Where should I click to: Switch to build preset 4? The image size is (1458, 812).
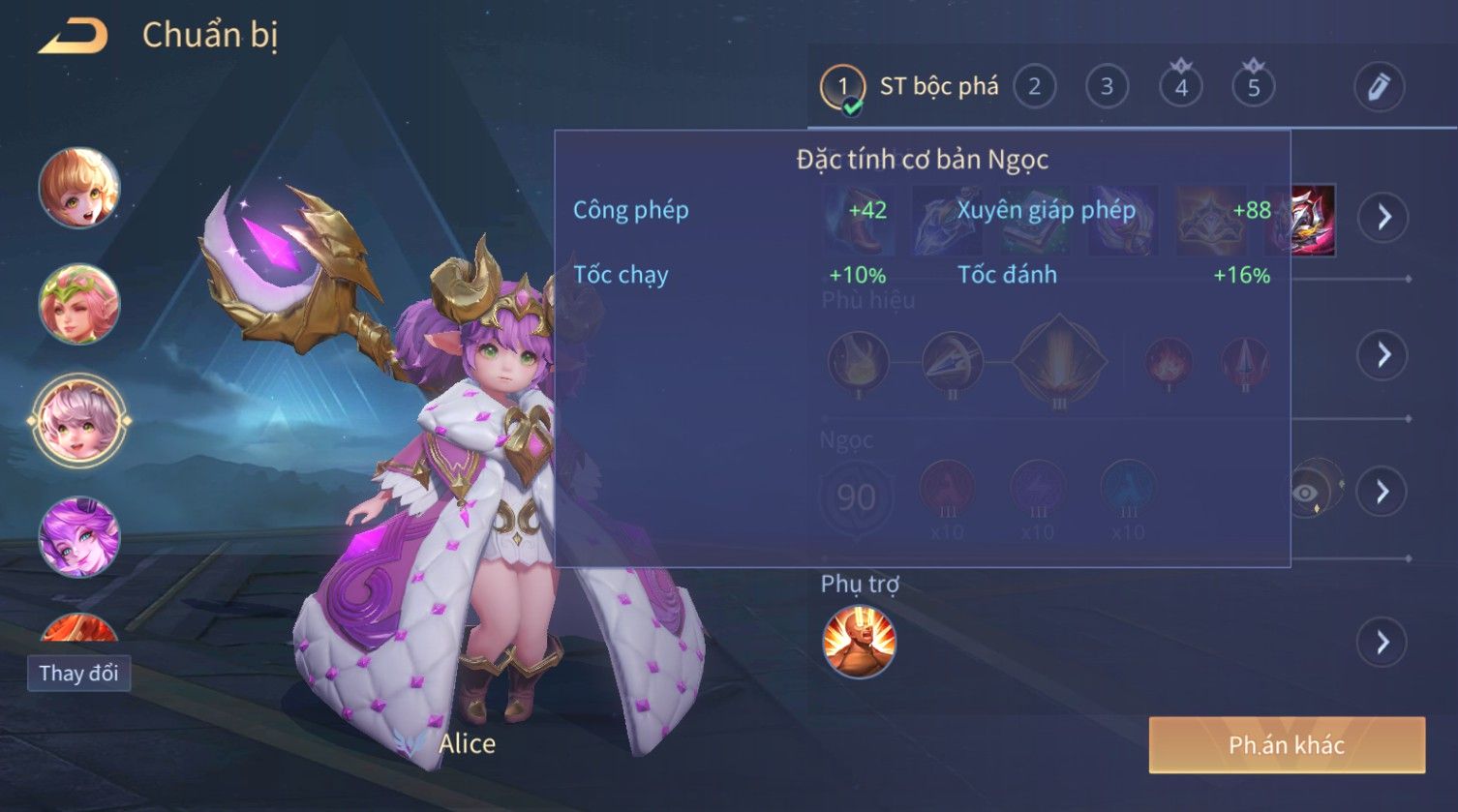(1180, 87)
